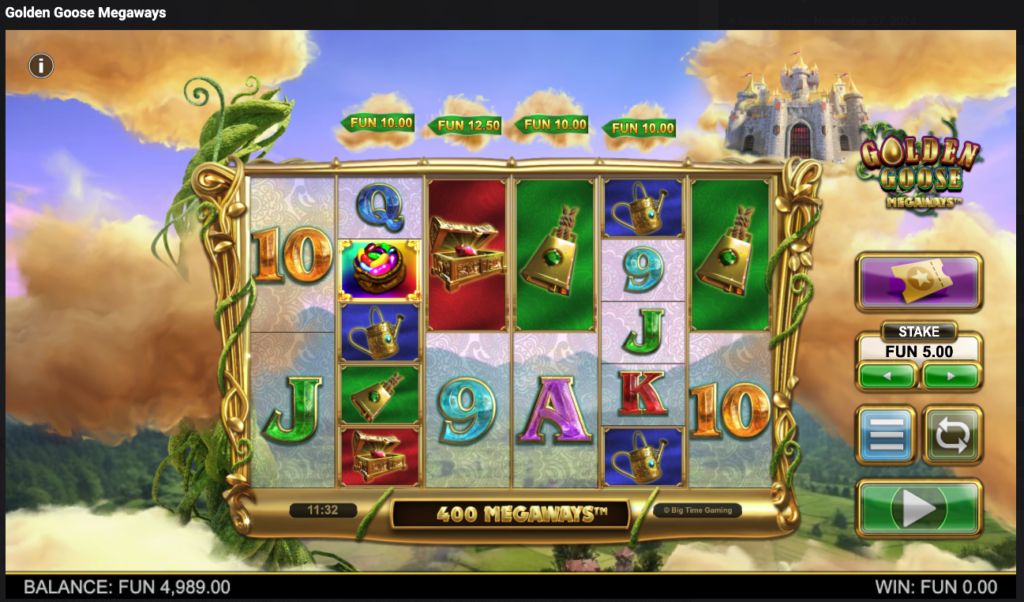The width and height of the screenshot is (1024, 602).
Task: Decrease the stake with the left arrow
Action: (x=886, y=376)
